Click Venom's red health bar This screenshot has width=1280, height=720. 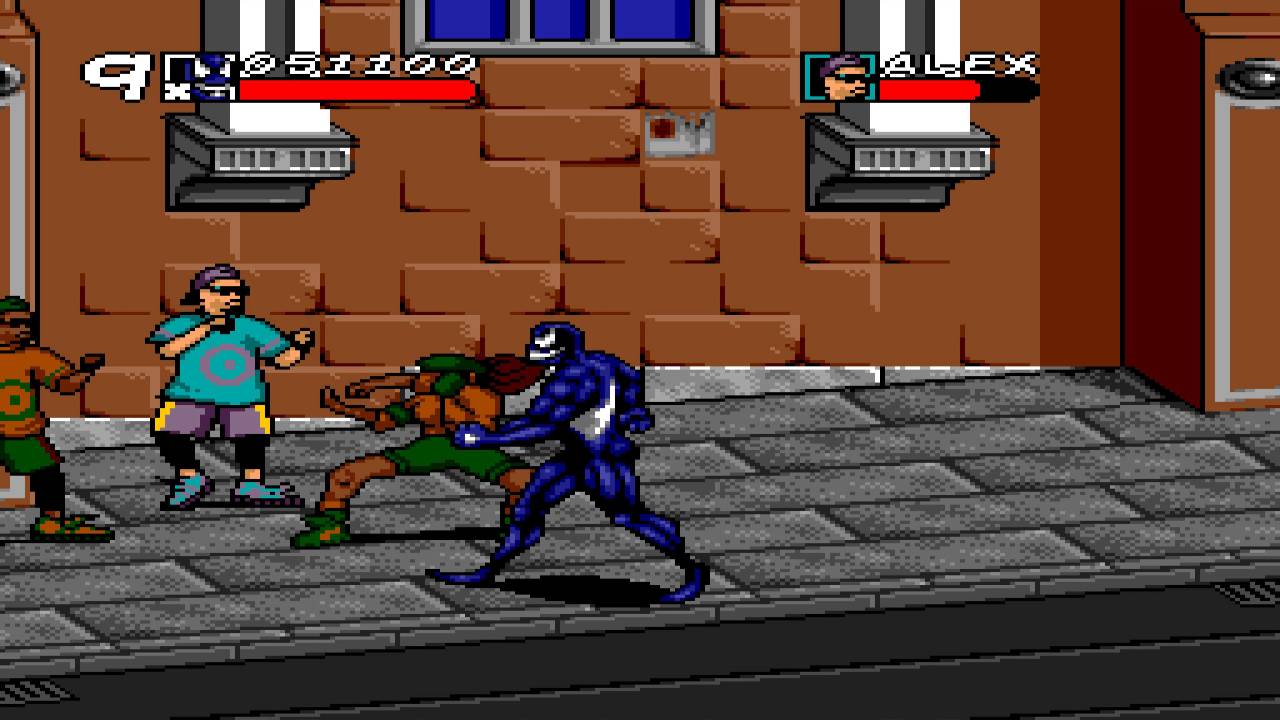pyautogui.click(x=355, y=93)
